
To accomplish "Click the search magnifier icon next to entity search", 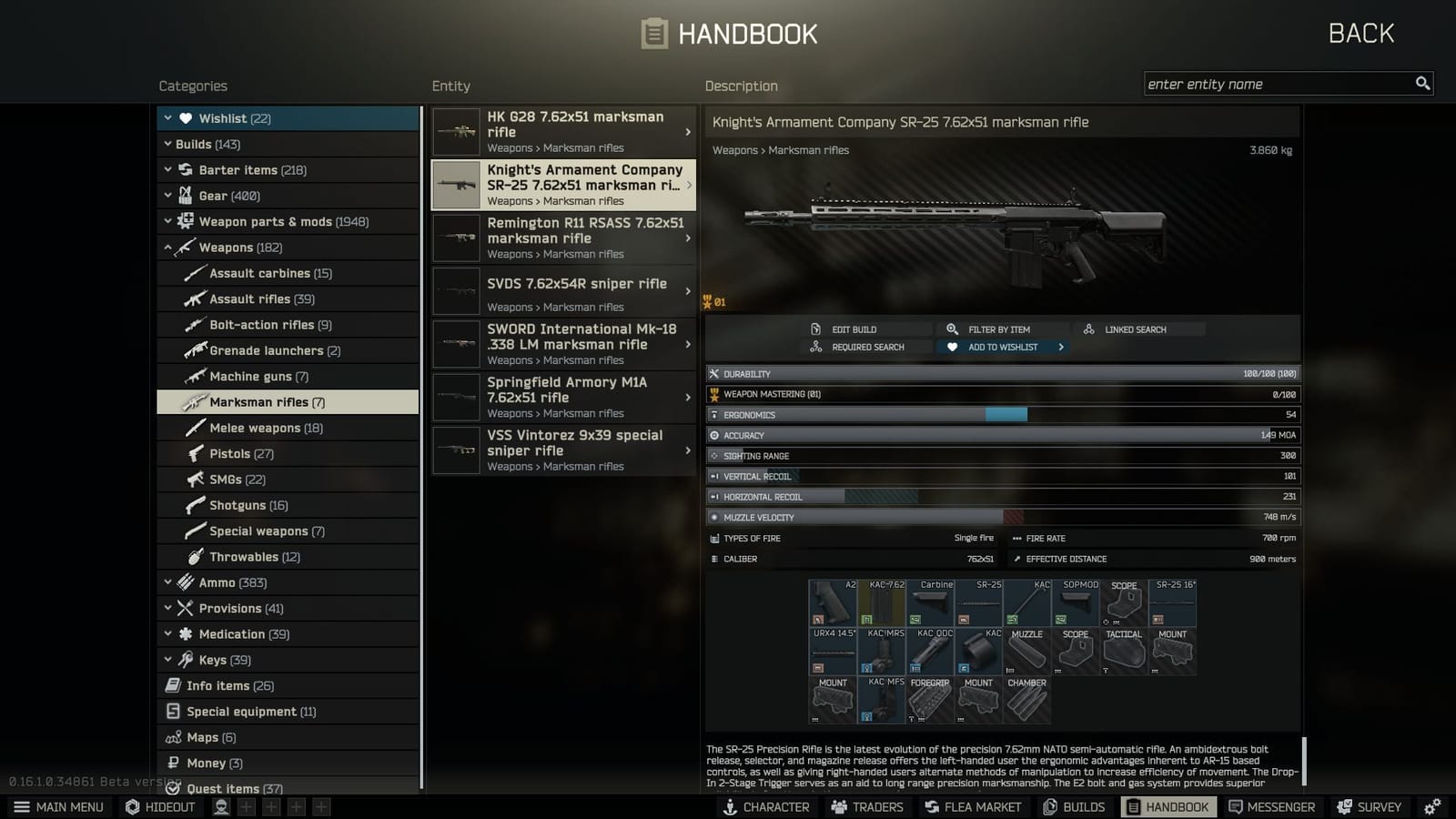I will point(1422,83).
